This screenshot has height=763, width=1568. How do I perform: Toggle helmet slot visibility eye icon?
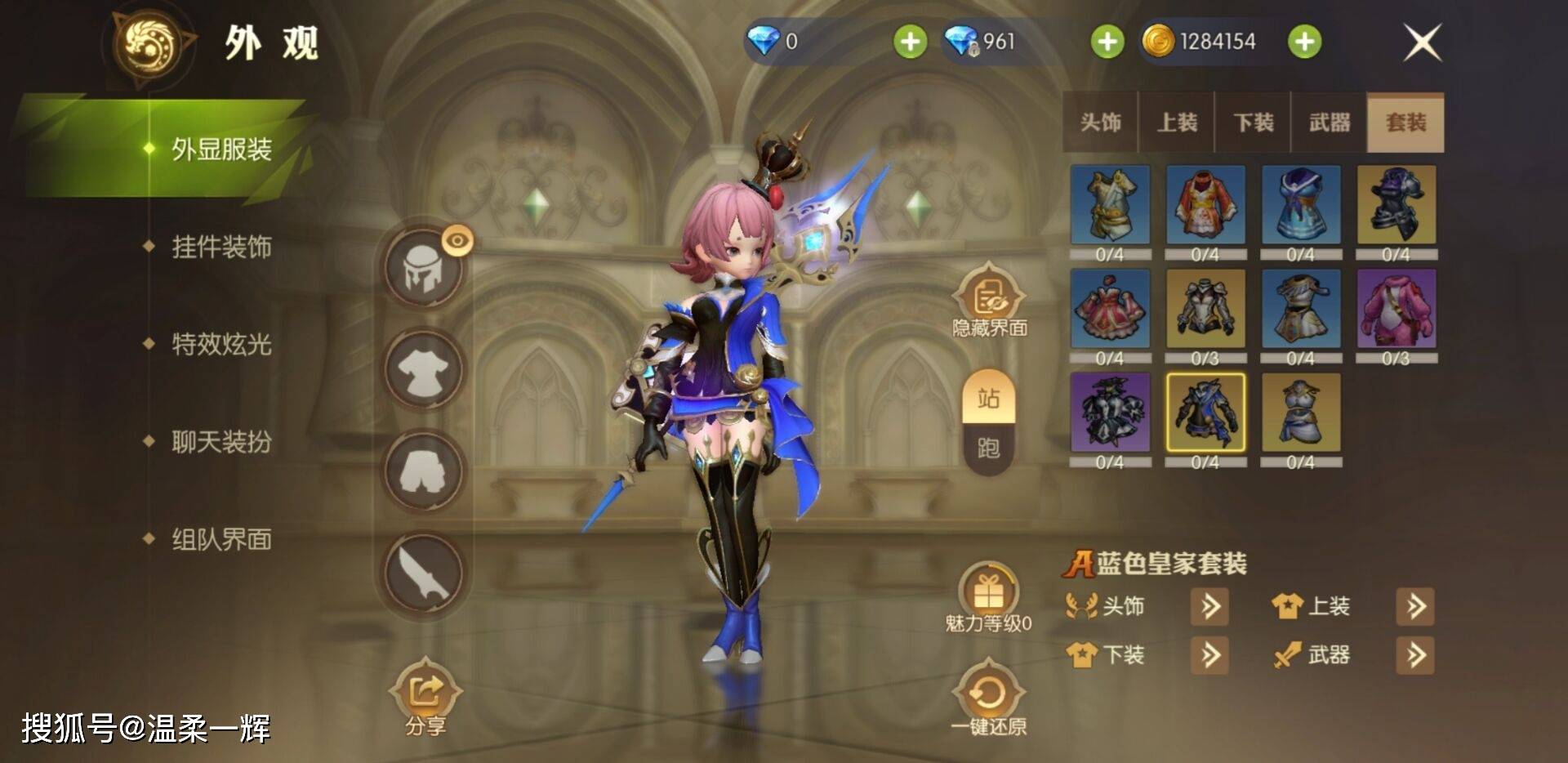pos(457,240)
